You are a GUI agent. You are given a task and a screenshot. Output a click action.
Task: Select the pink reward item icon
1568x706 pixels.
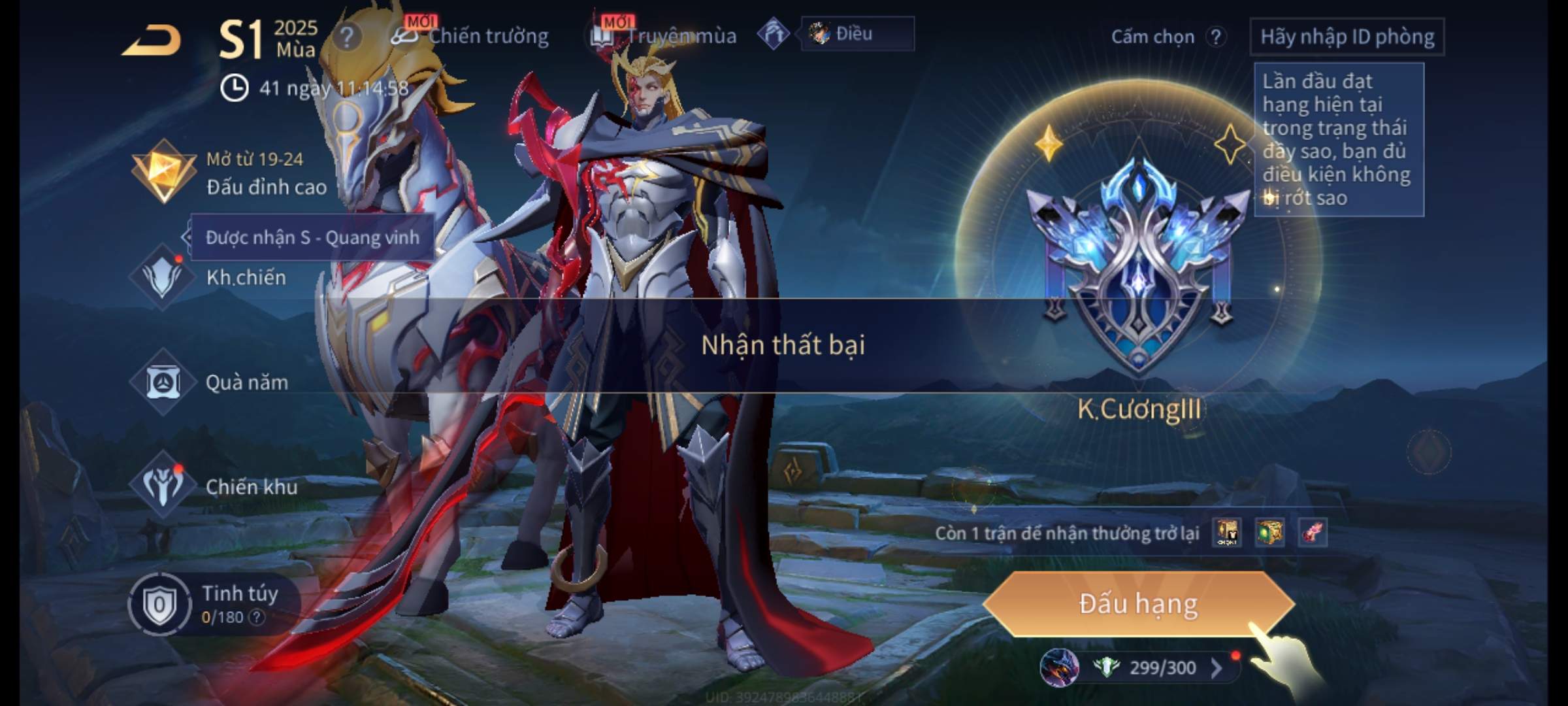tap(1313, 533)
